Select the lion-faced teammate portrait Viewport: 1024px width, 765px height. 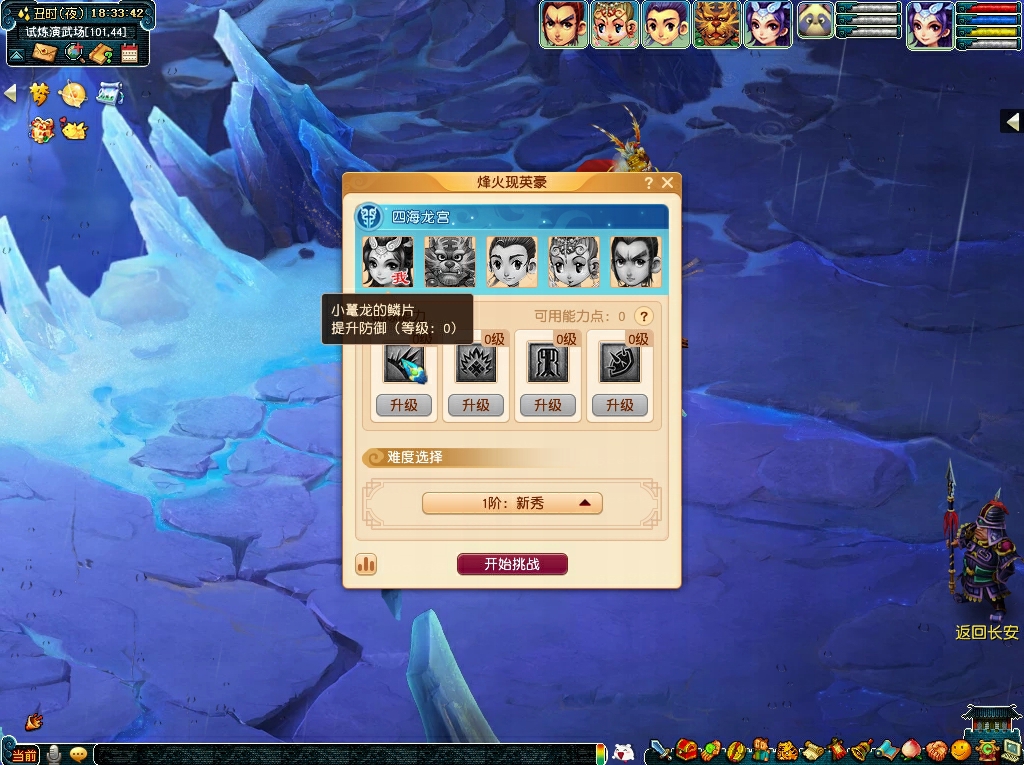[449, 262]
